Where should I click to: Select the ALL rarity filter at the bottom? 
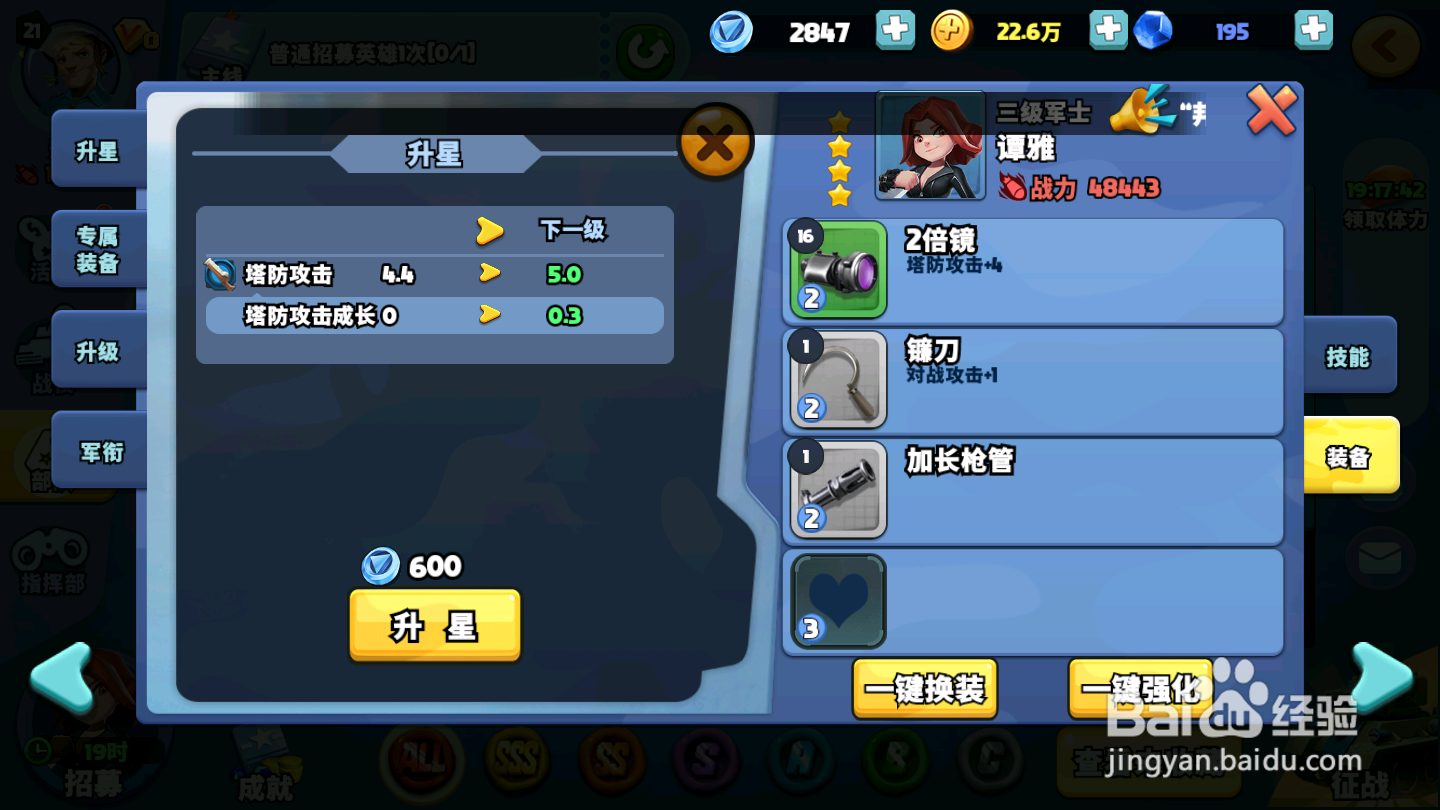(x=422, y=762)
